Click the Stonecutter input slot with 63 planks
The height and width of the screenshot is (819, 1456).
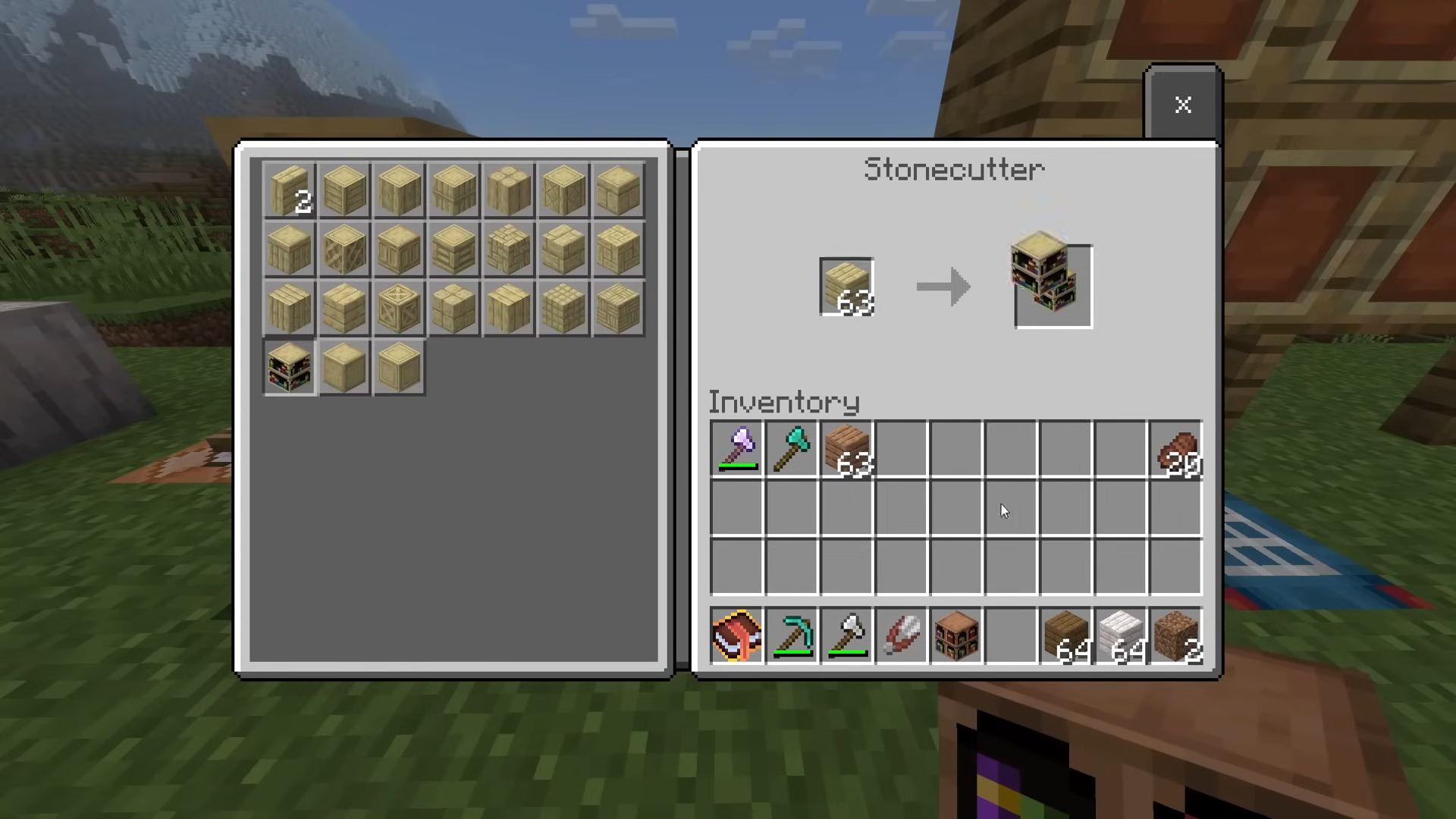coord(846,287)
